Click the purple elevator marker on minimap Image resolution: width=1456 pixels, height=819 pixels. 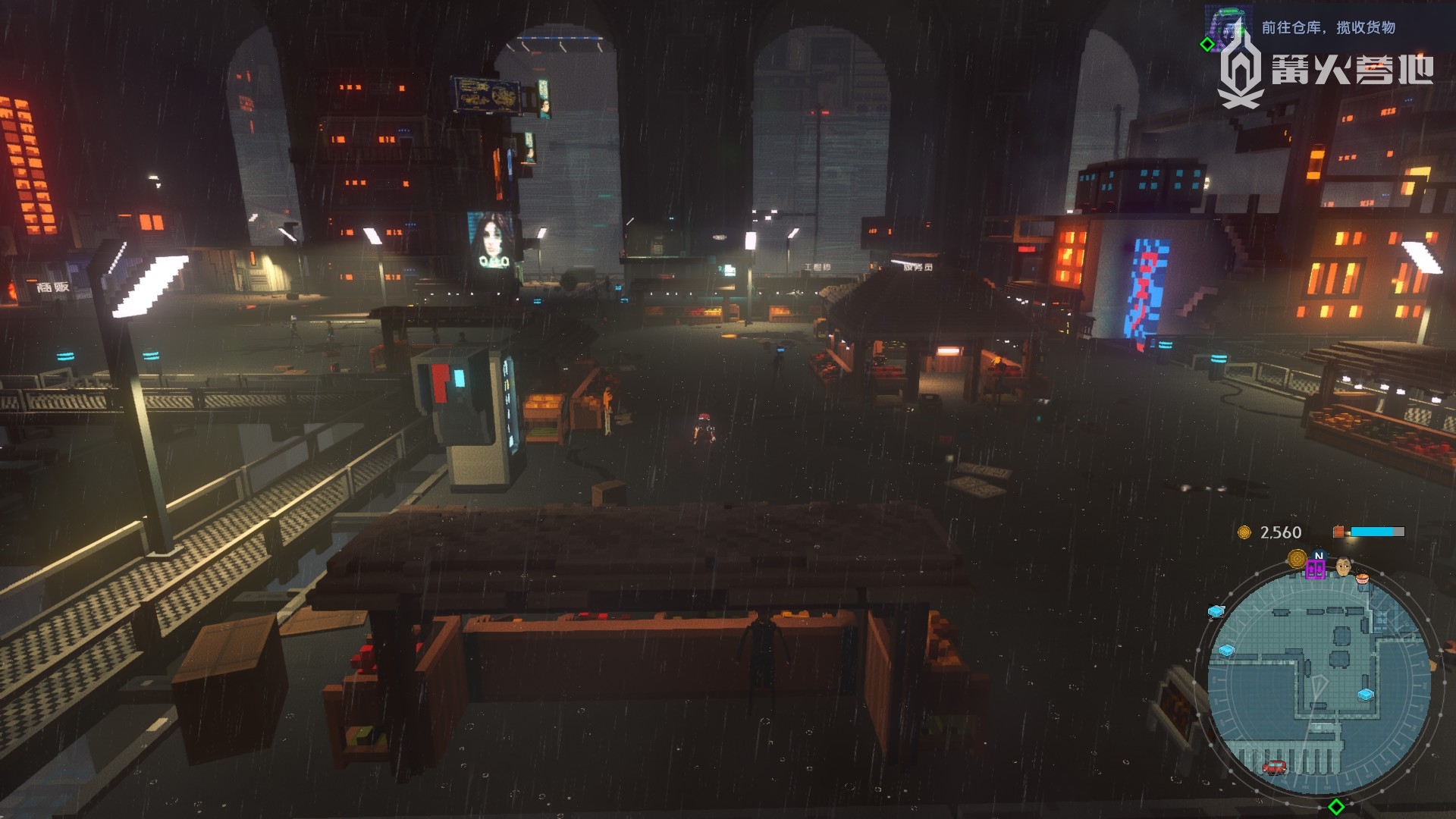pos(1315,570)
